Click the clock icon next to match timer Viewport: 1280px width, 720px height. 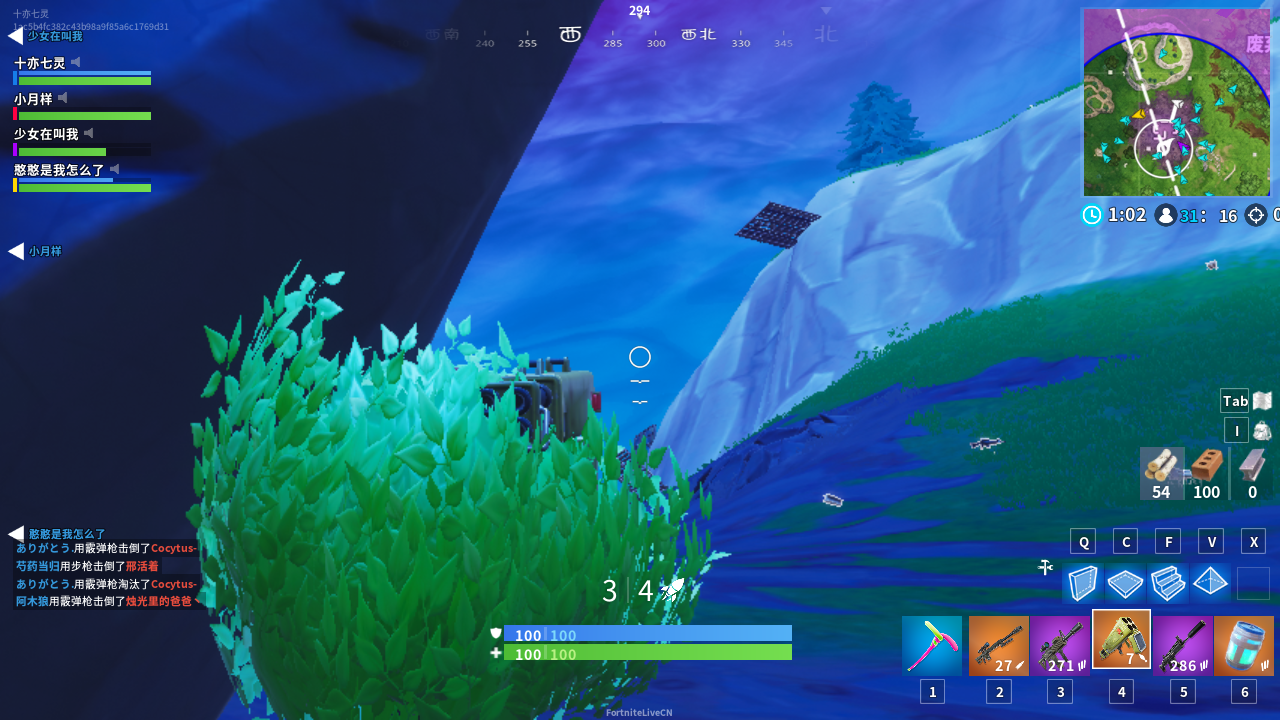tap(1092, 214)
